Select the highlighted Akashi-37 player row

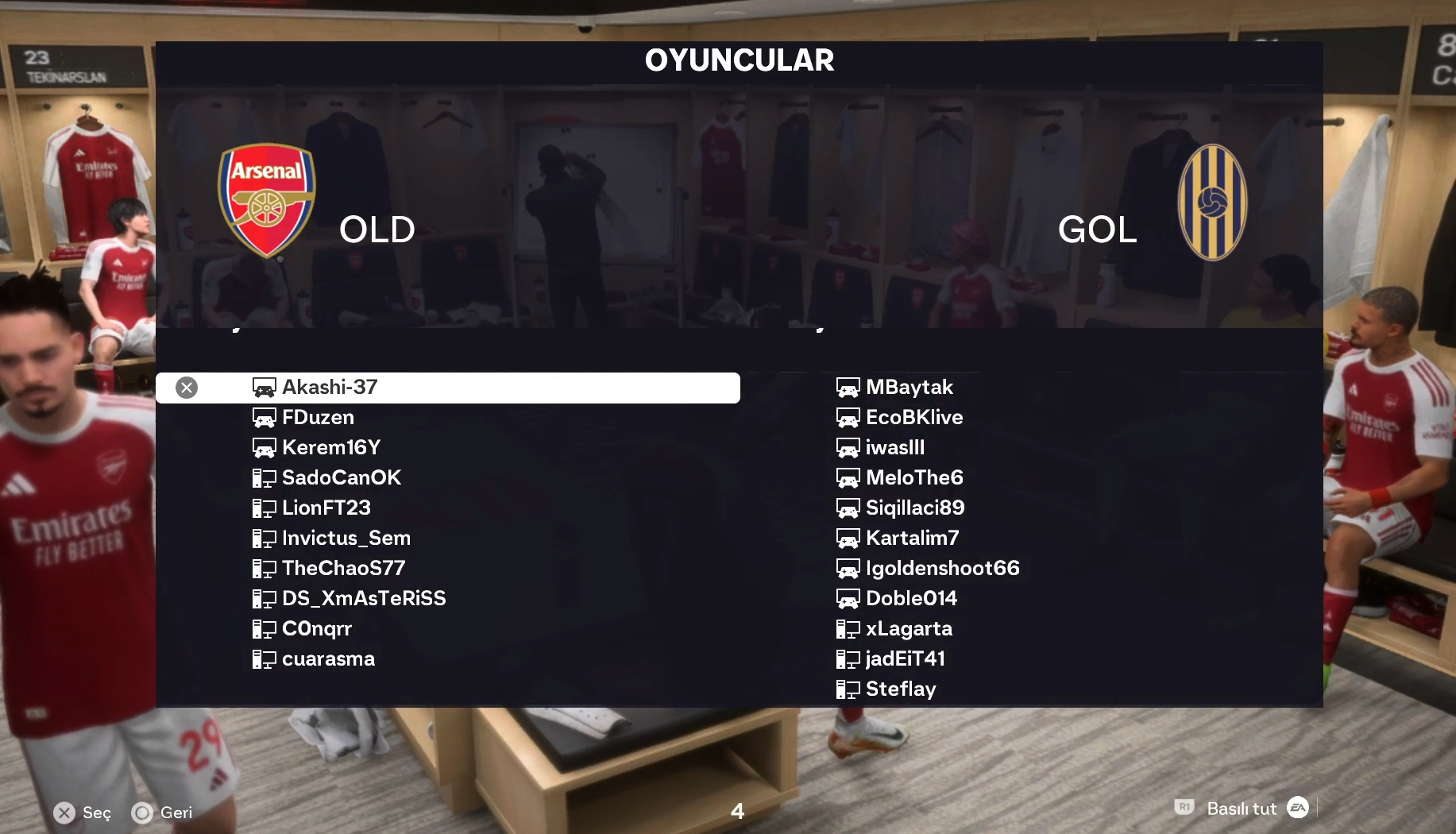pyautogui.click(x=448, y=388)
